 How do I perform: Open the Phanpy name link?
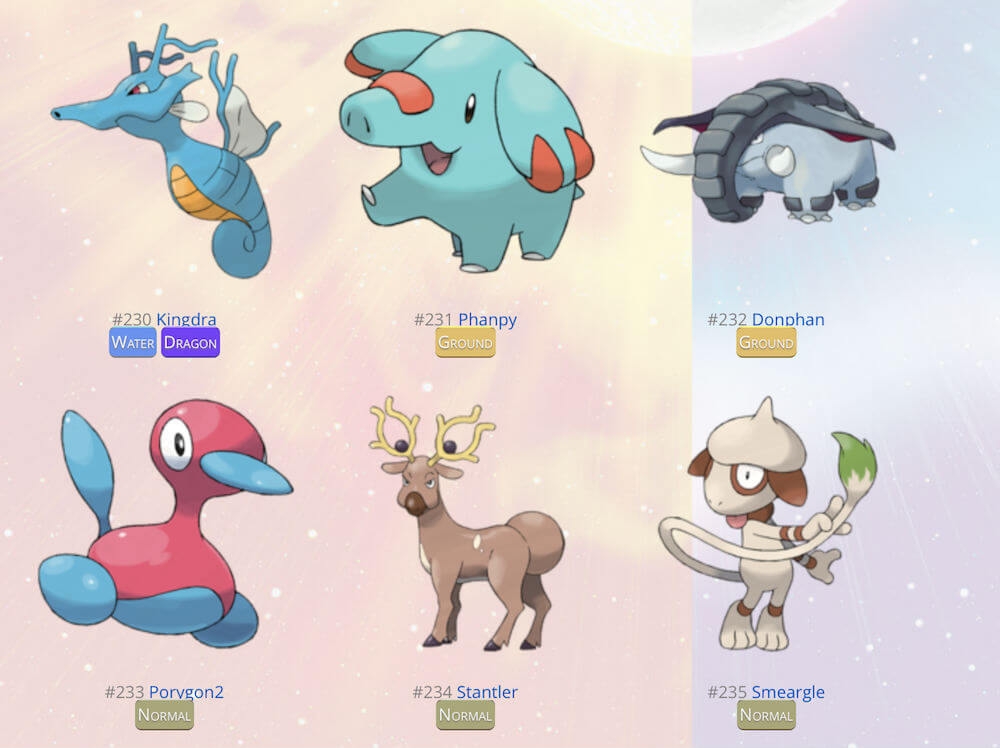point(487,320)
